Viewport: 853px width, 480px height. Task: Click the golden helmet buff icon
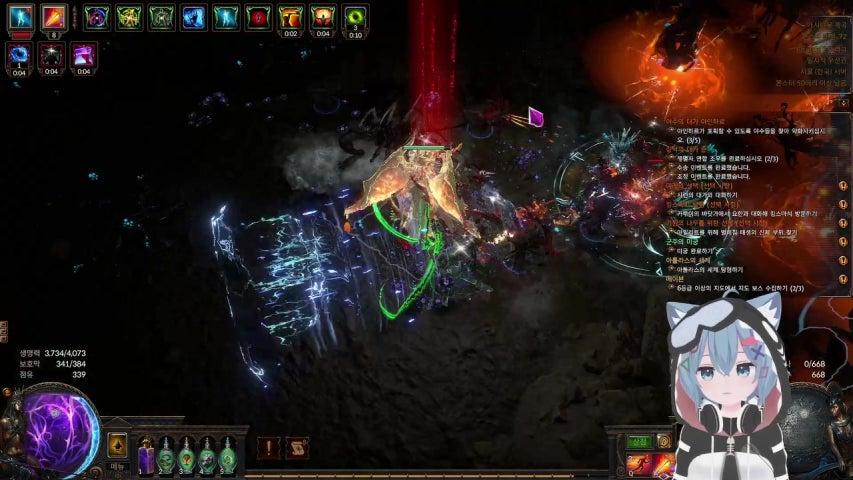[x=291, y=17]
